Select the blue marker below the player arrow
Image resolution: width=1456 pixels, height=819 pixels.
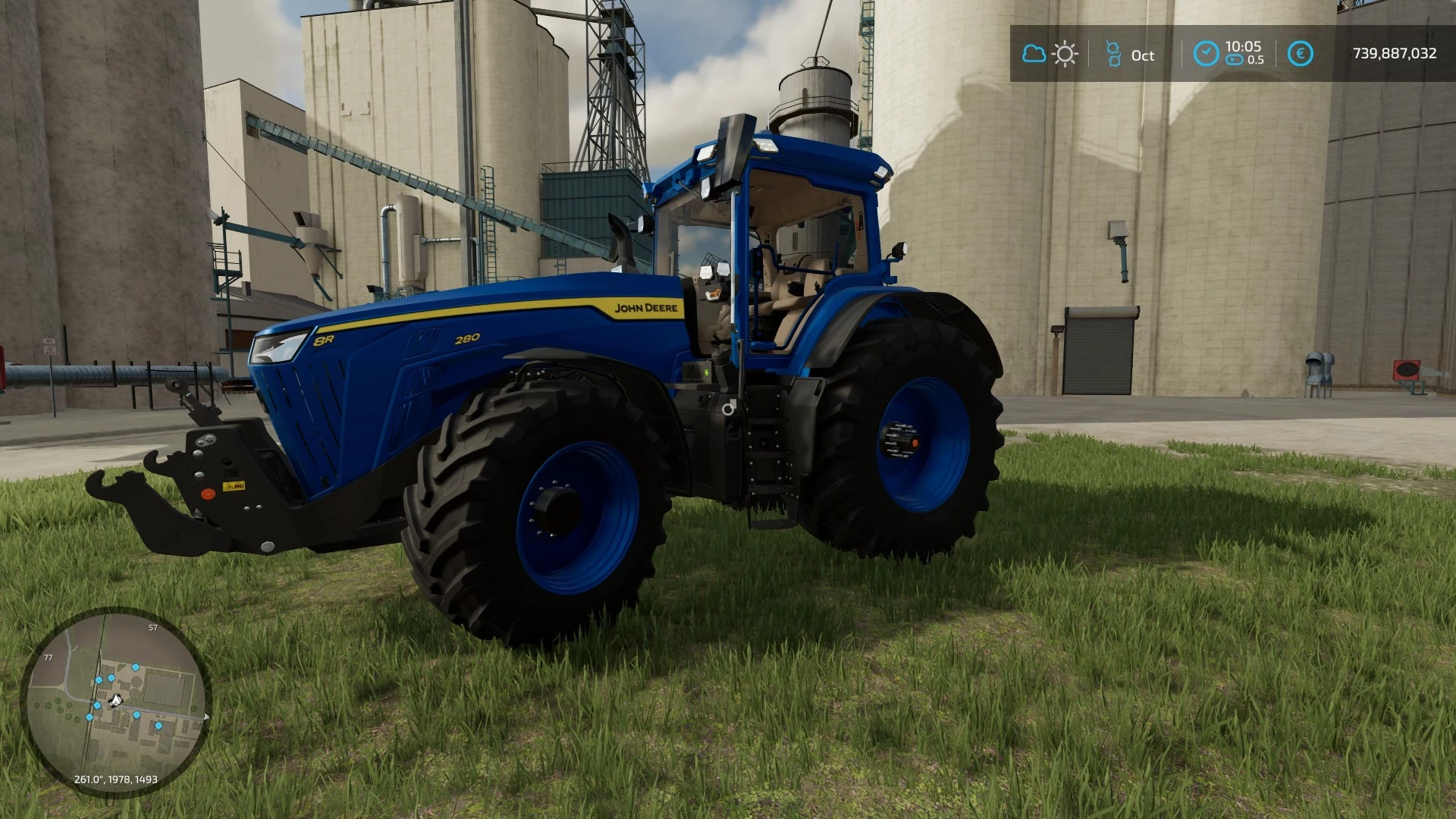click(136, 715)
